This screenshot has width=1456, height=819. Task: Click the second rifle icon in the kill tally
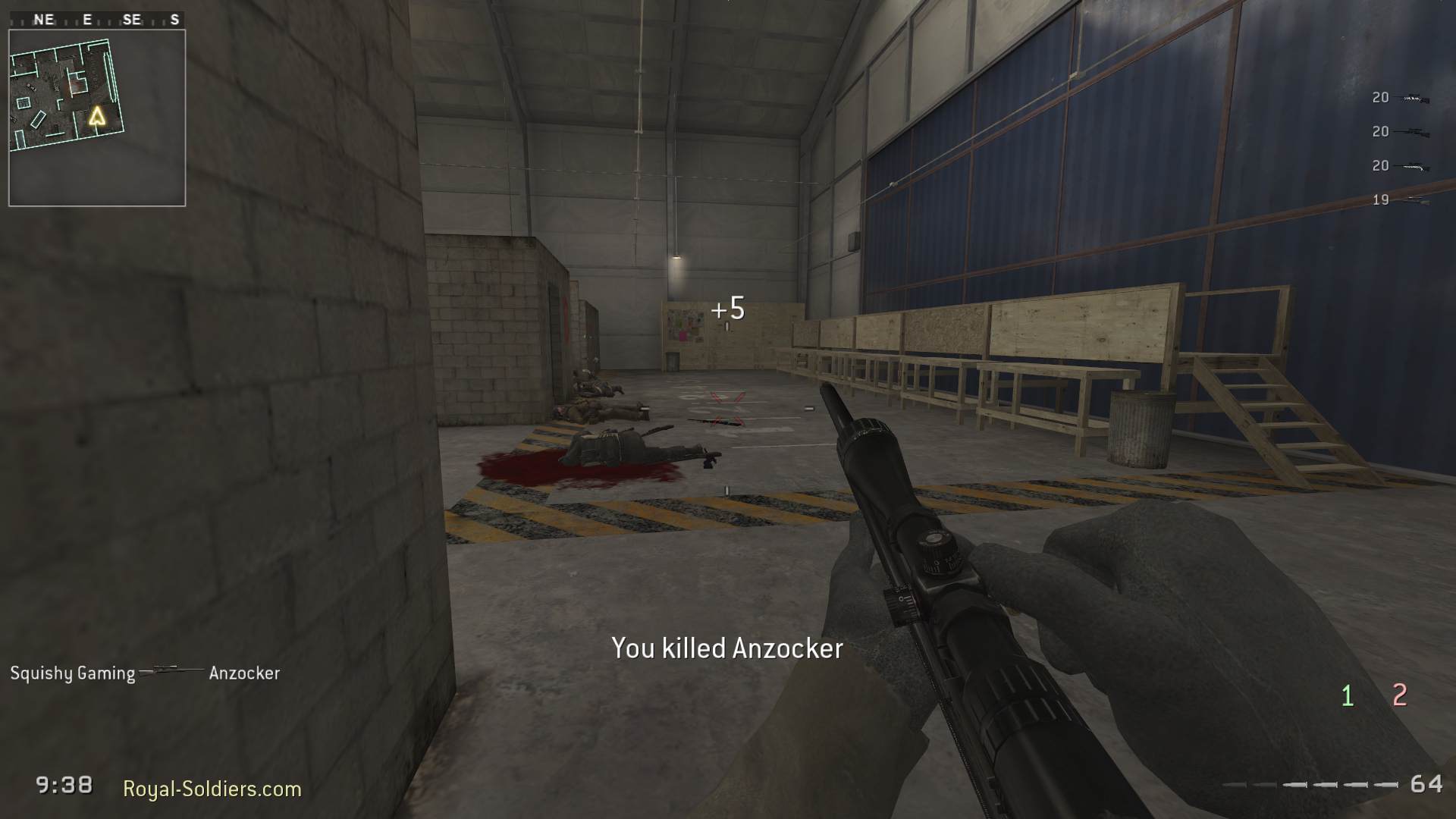(1412, 130)
